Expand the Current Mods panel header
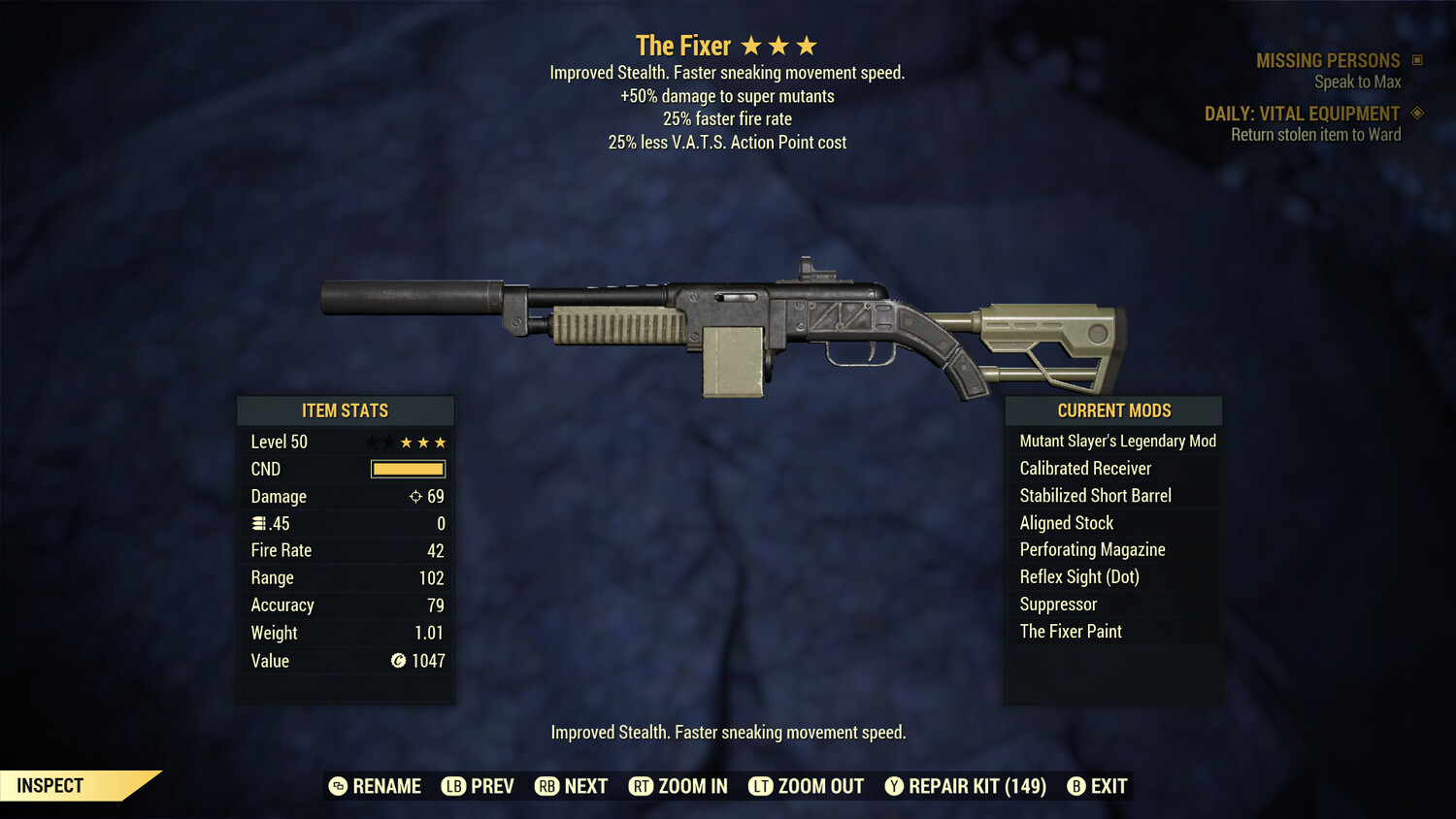The image size is (1456, 819). [x=1112, y=410]
